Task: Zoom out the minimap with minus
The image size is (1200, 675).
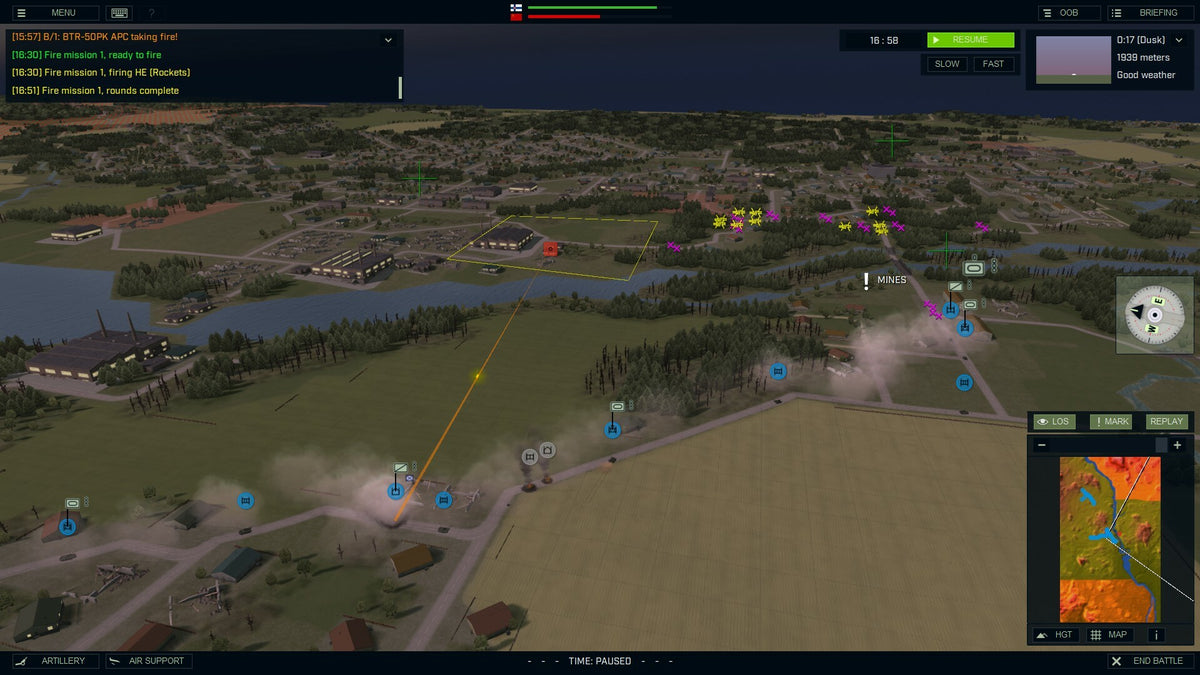Action: (x=1041, y=445)
